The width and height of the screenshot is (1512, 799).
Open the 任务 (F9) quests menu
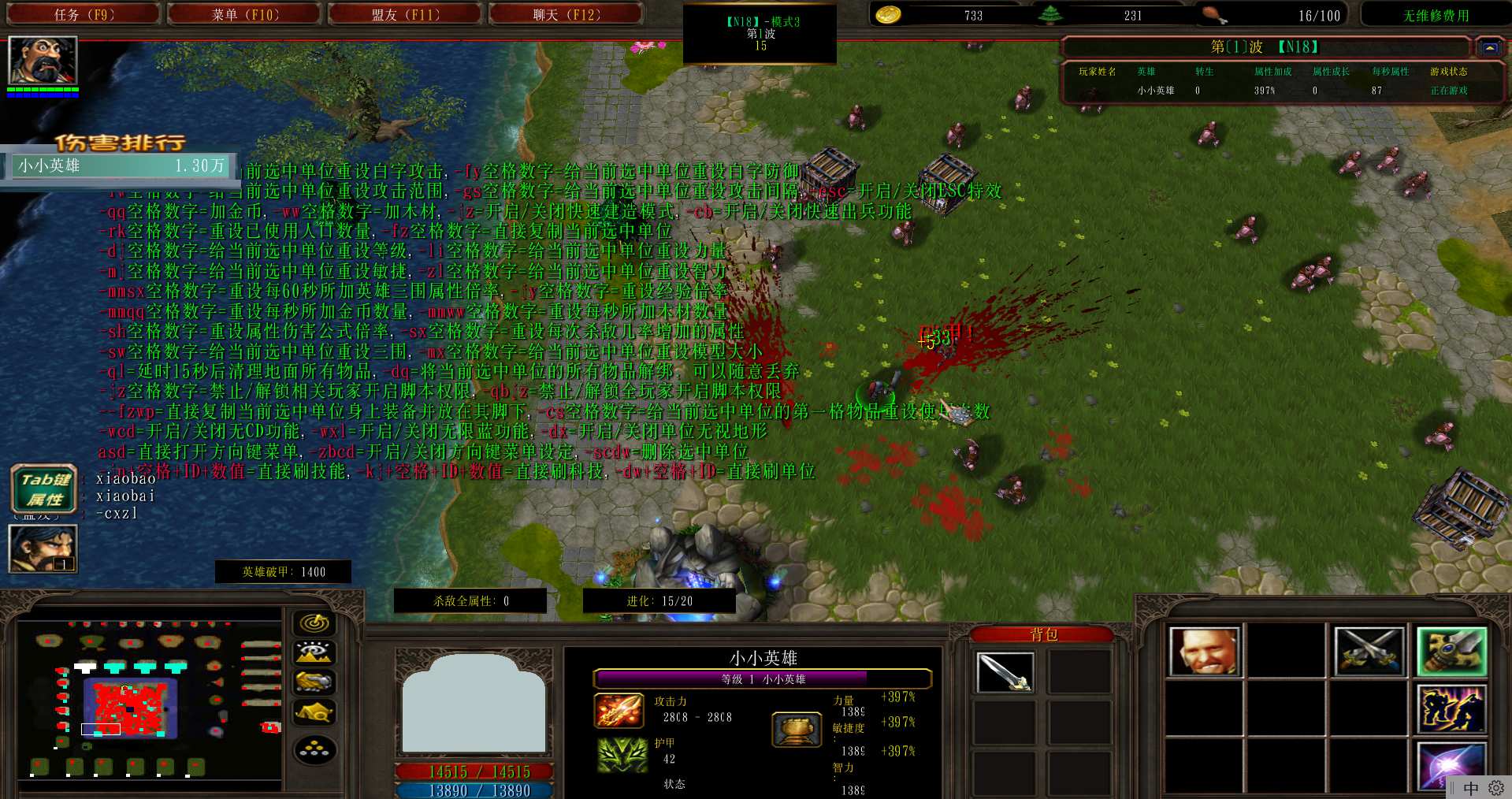[x=84, y=15]
